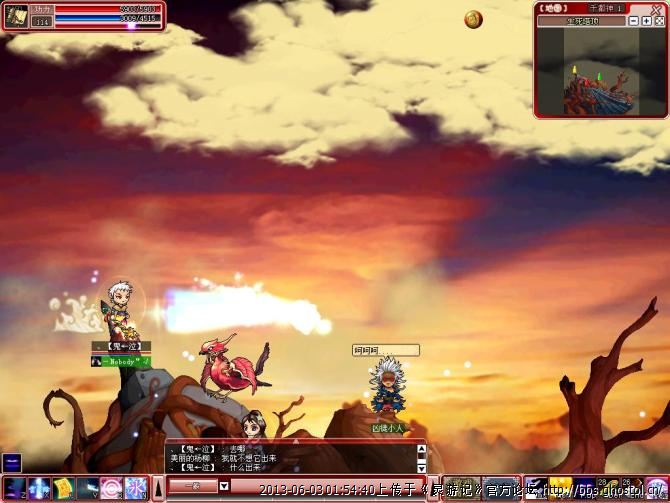Screen dimensions: 670x503
Task: Open the character portrait panel
Action: 16,16
